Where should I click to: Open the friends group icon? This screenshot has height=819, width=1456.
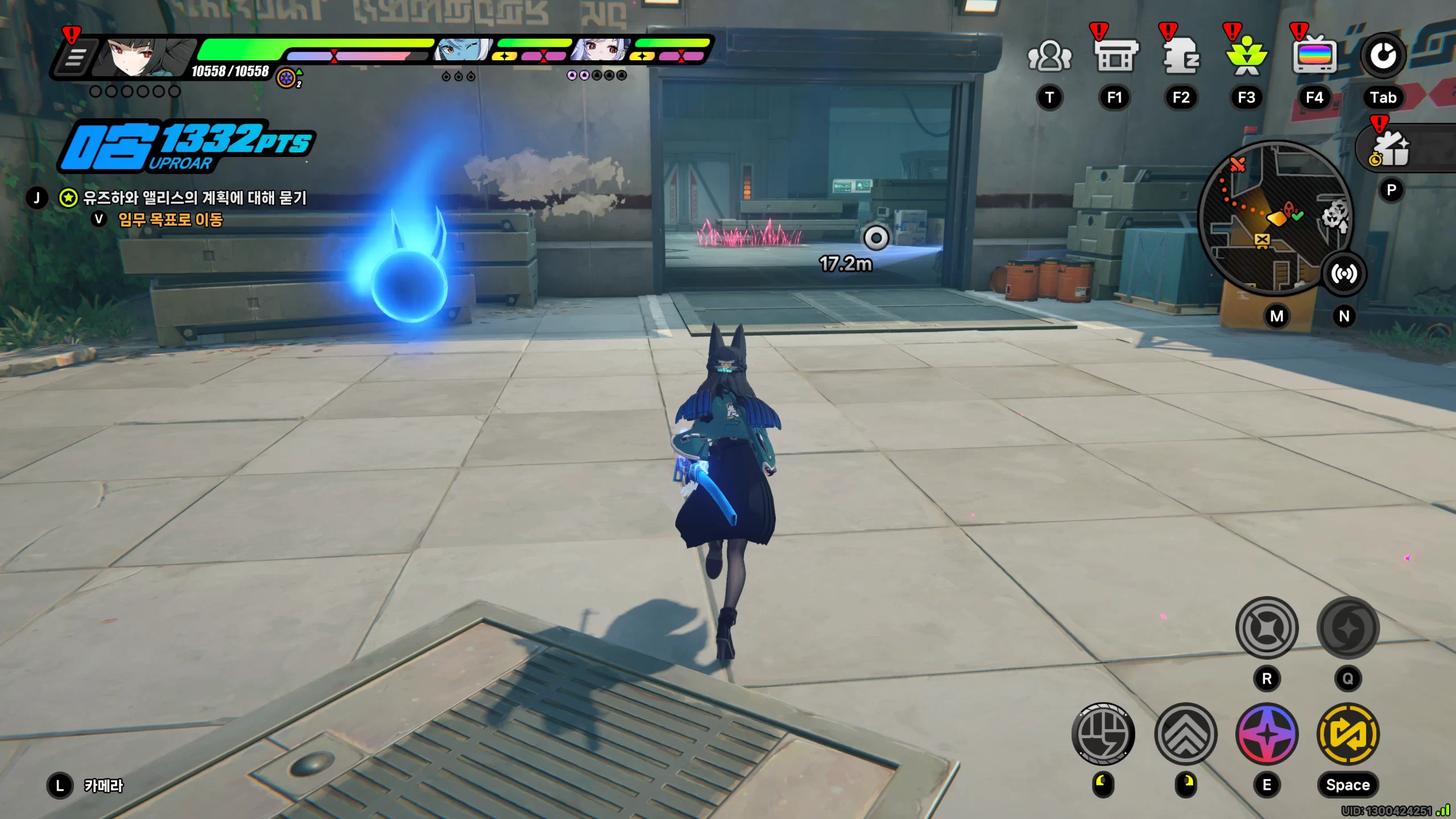pyautogui.click(x=1049, y=57)
